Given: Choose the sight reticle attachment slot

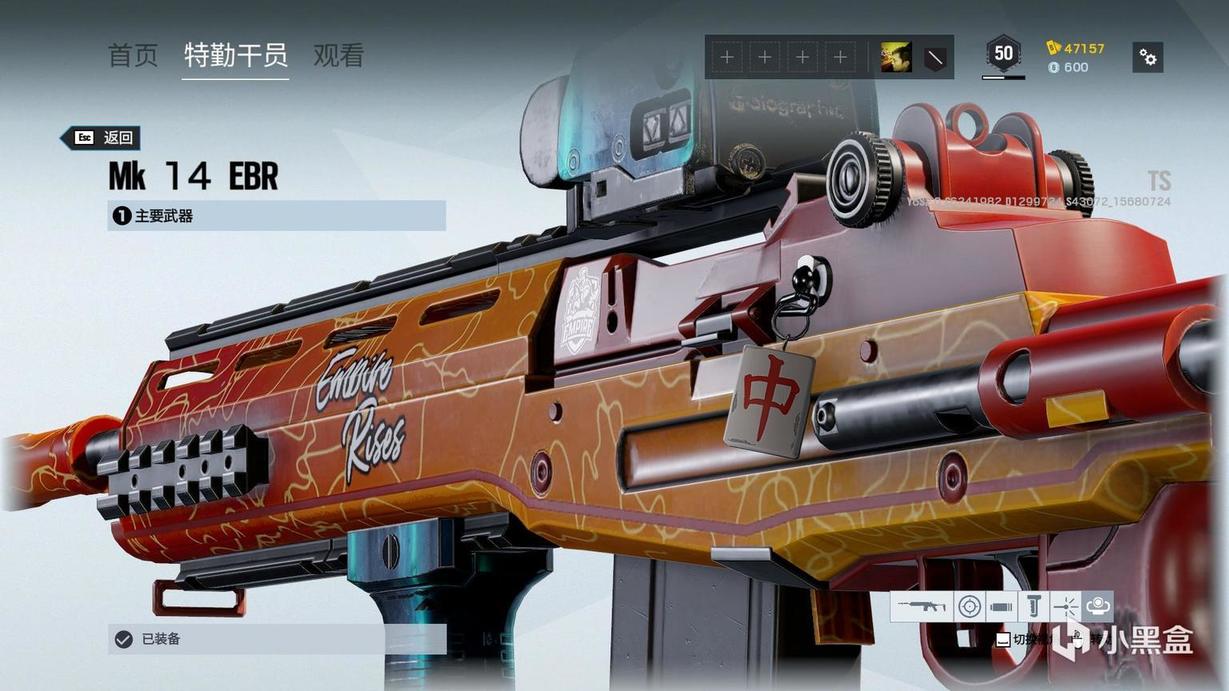Looking at the screenshot, I should (968, 606).
